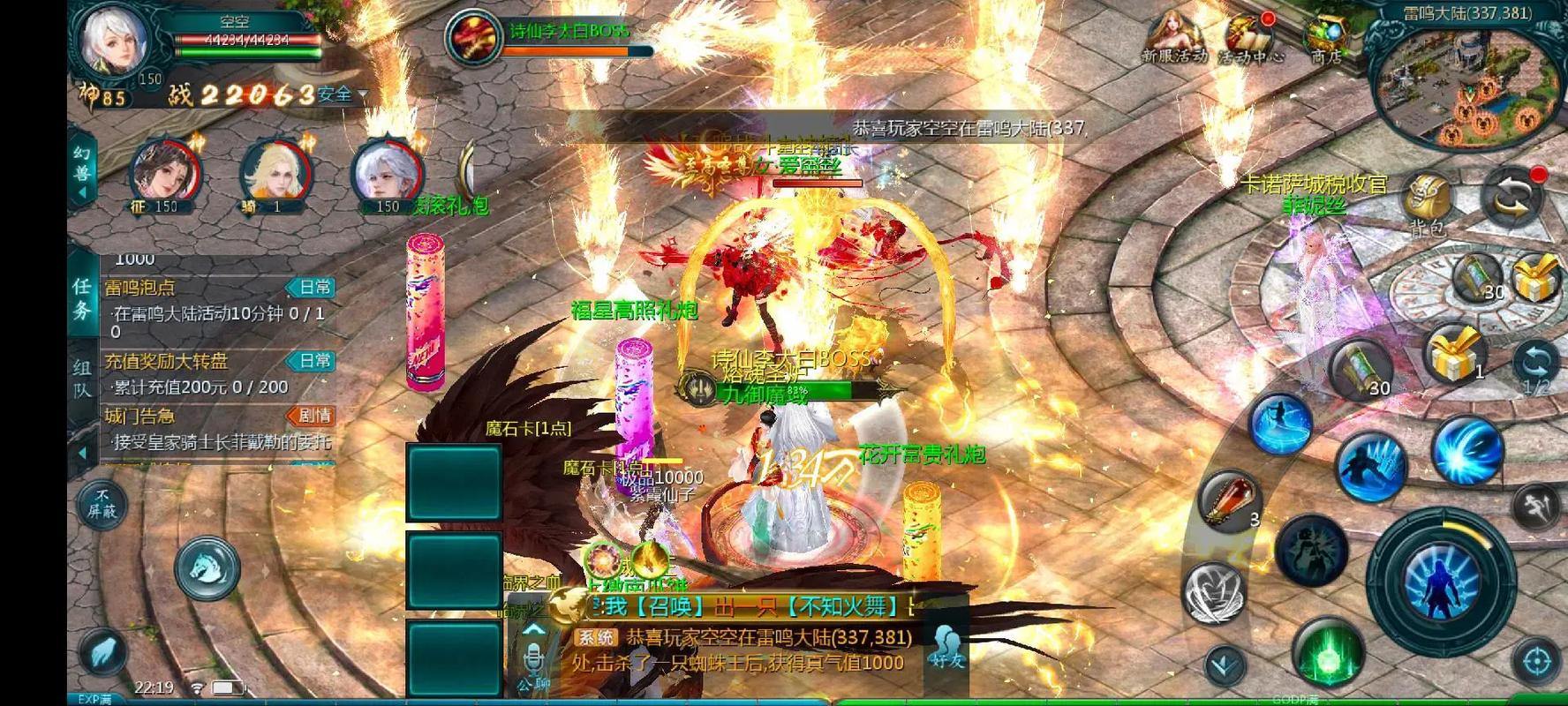Switch to the 幻兽 tab

(x=82, y=163)
